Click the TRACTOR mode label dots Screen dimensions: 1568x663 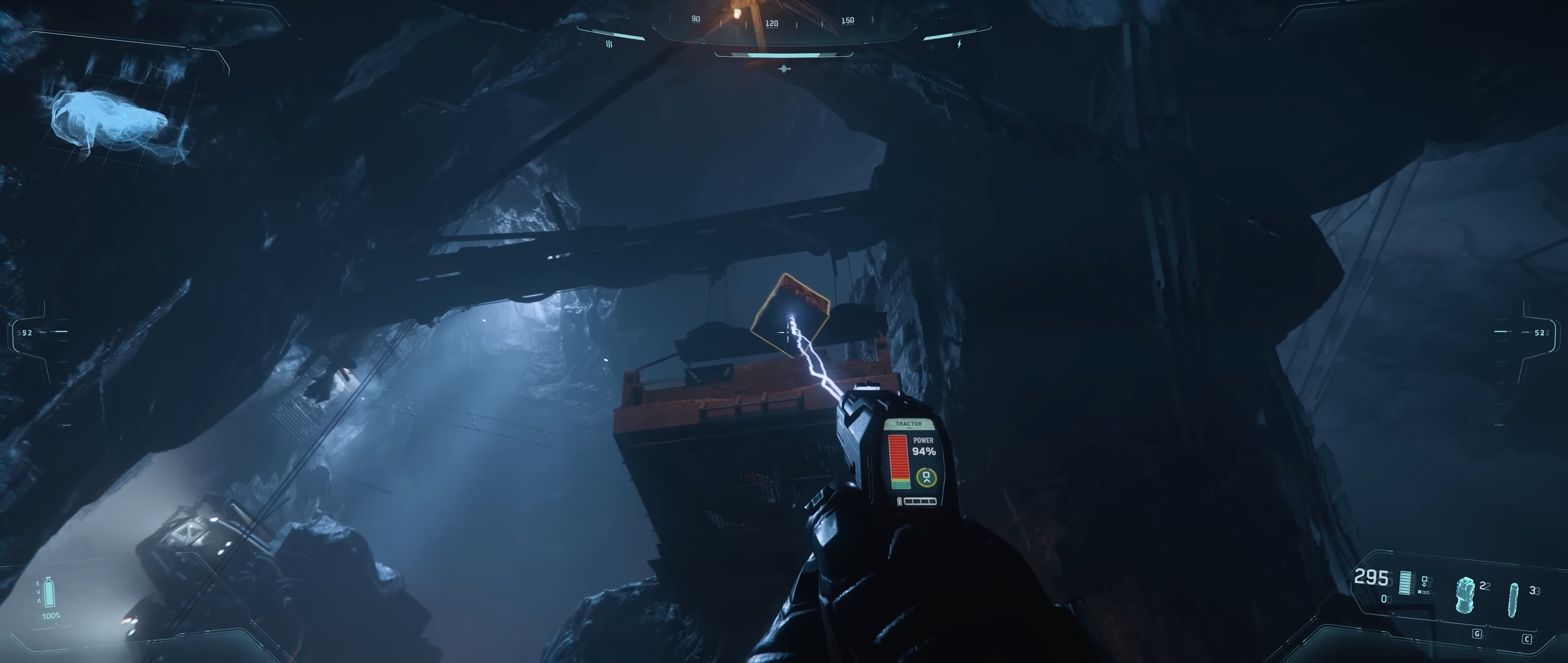click(x=909, y=428)
